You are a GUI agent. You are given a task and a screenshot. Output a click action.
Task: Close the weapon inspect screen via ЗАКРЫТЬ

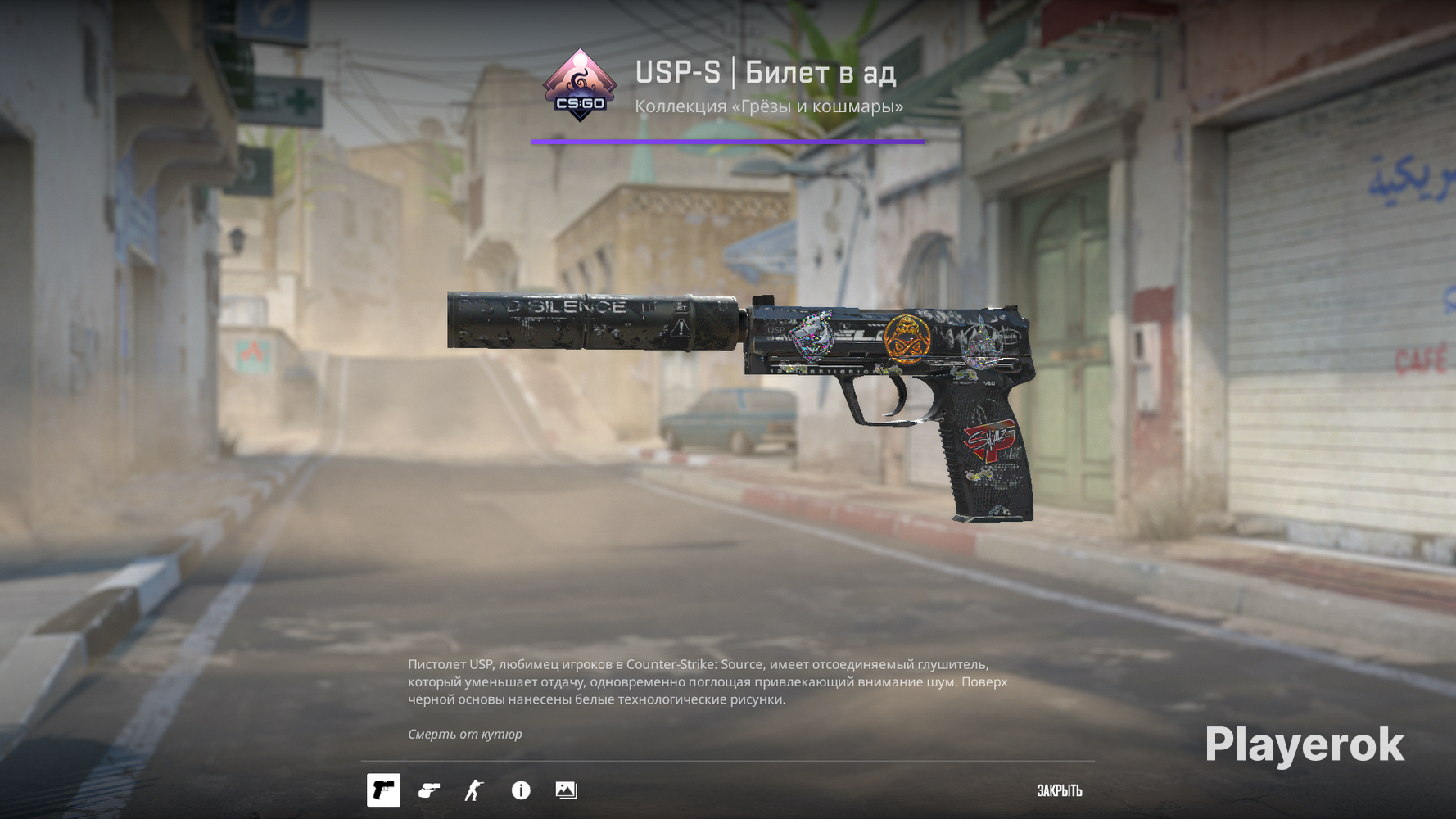[x=1059, y=791]
